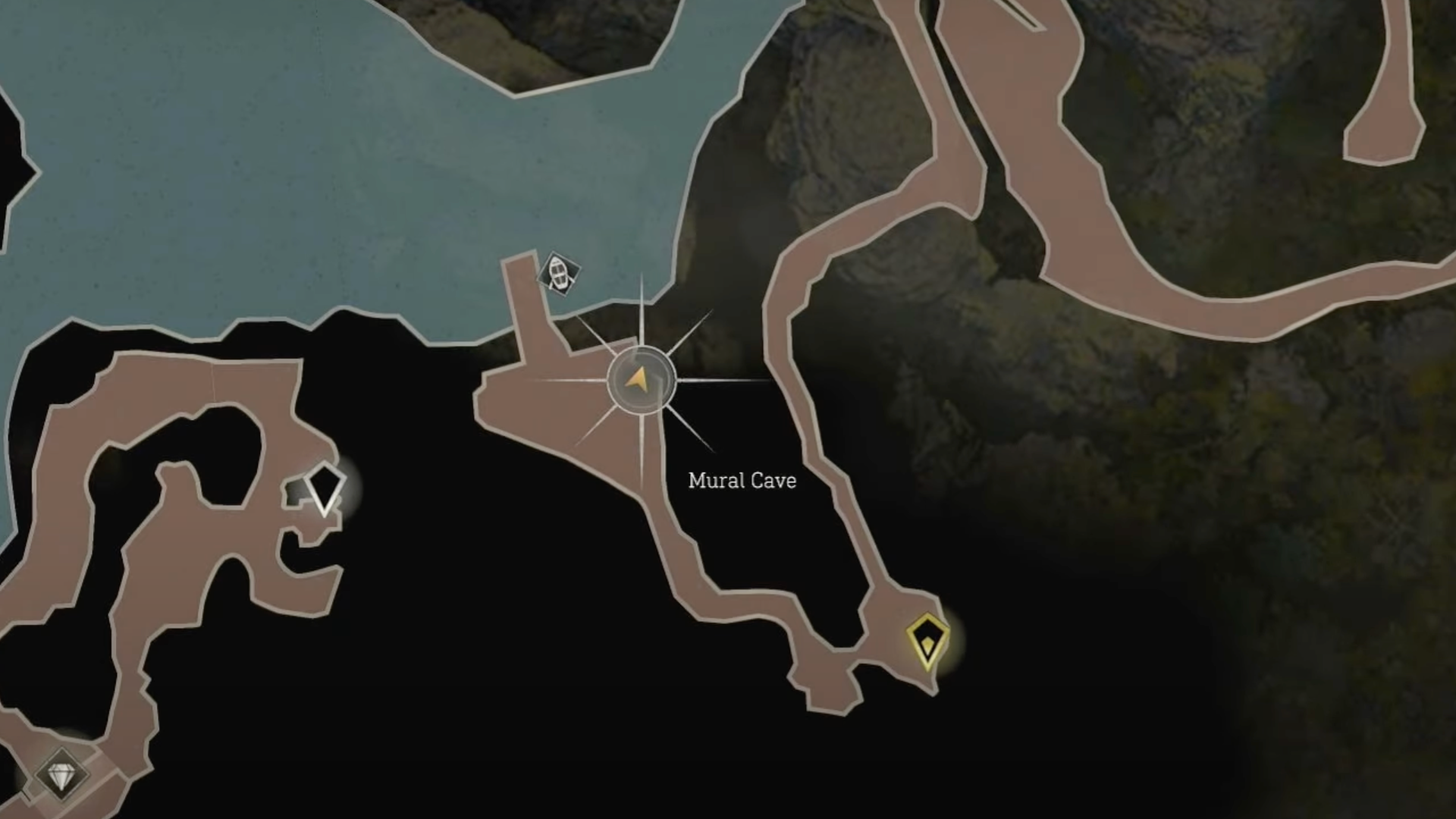This screenshot has width=1456, height=819.
Task: Select the yellow objective marker
Action: click(x=927, y=642)
